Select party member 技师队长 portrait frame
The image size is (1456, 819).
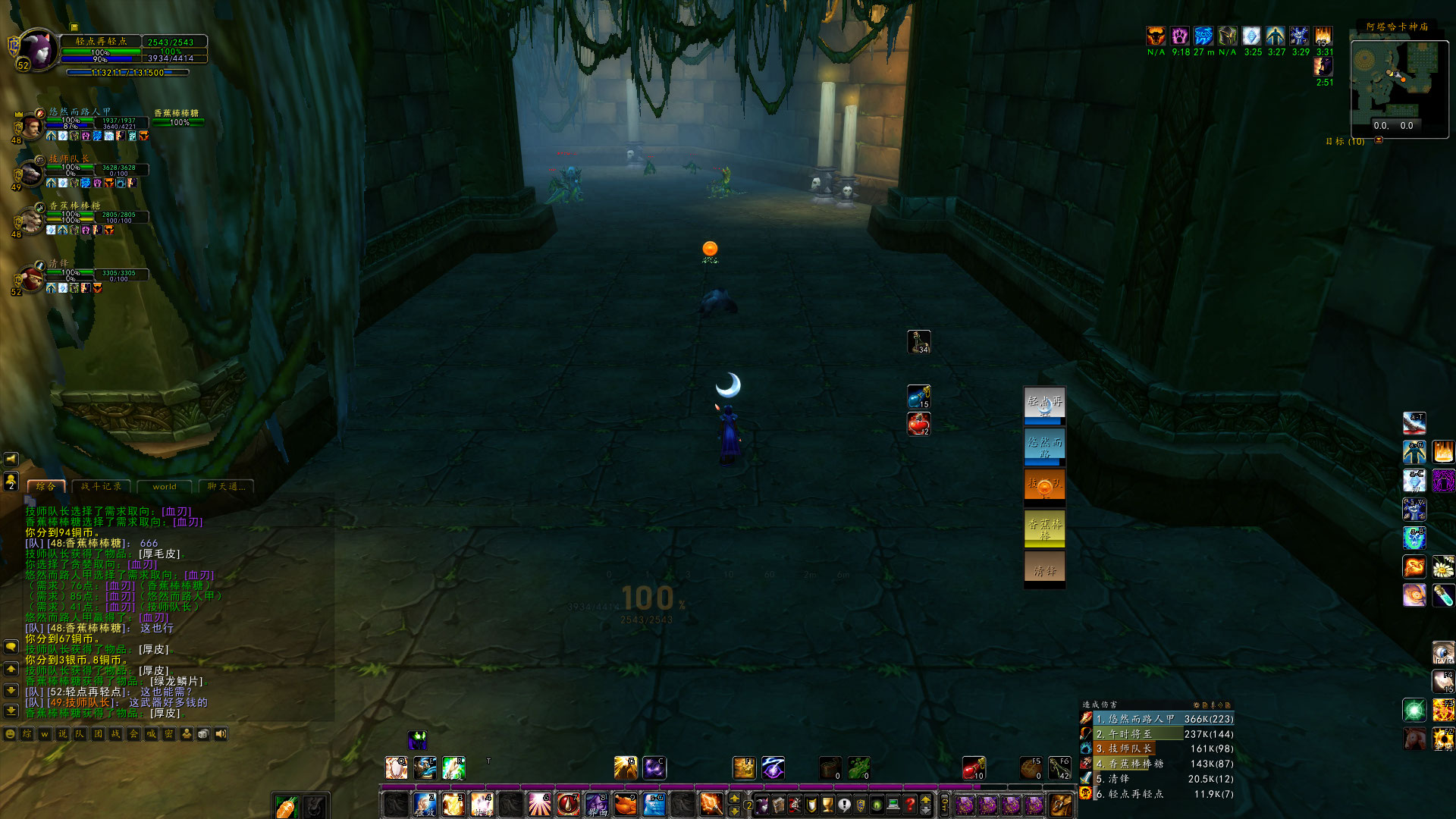point(30,173)
